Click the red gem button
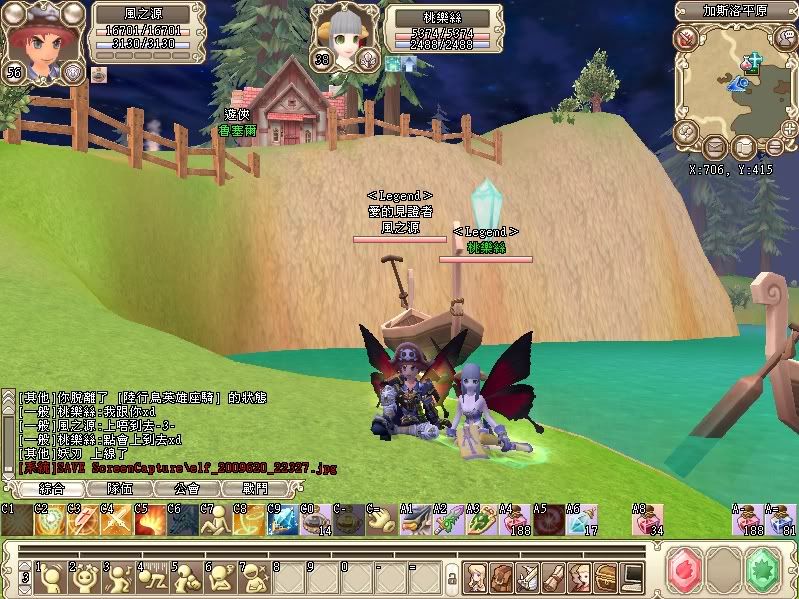Screen dimensions: 799x599 (x=686, y=570)
